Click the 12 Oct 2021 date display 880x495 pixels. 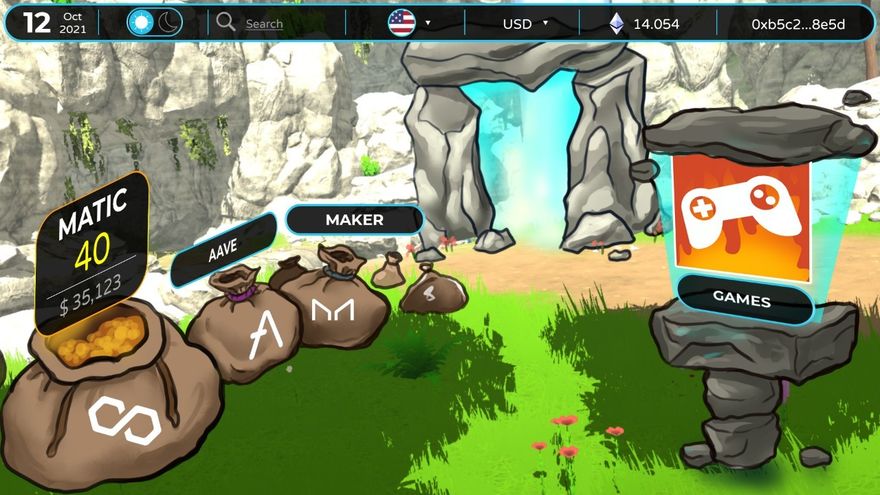54,23
